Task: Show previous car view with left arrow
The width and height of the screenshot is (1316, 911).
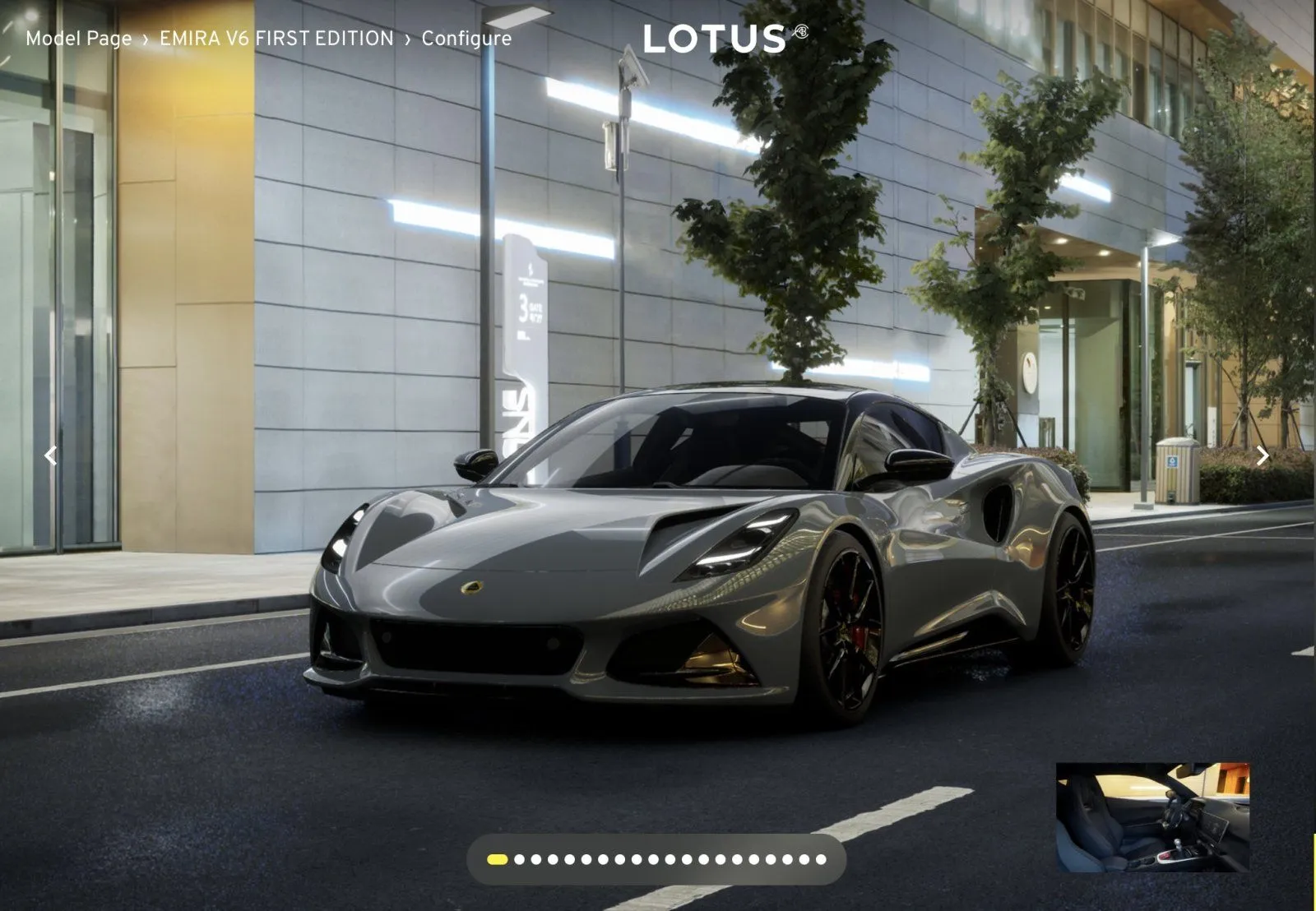Action: 51,455
